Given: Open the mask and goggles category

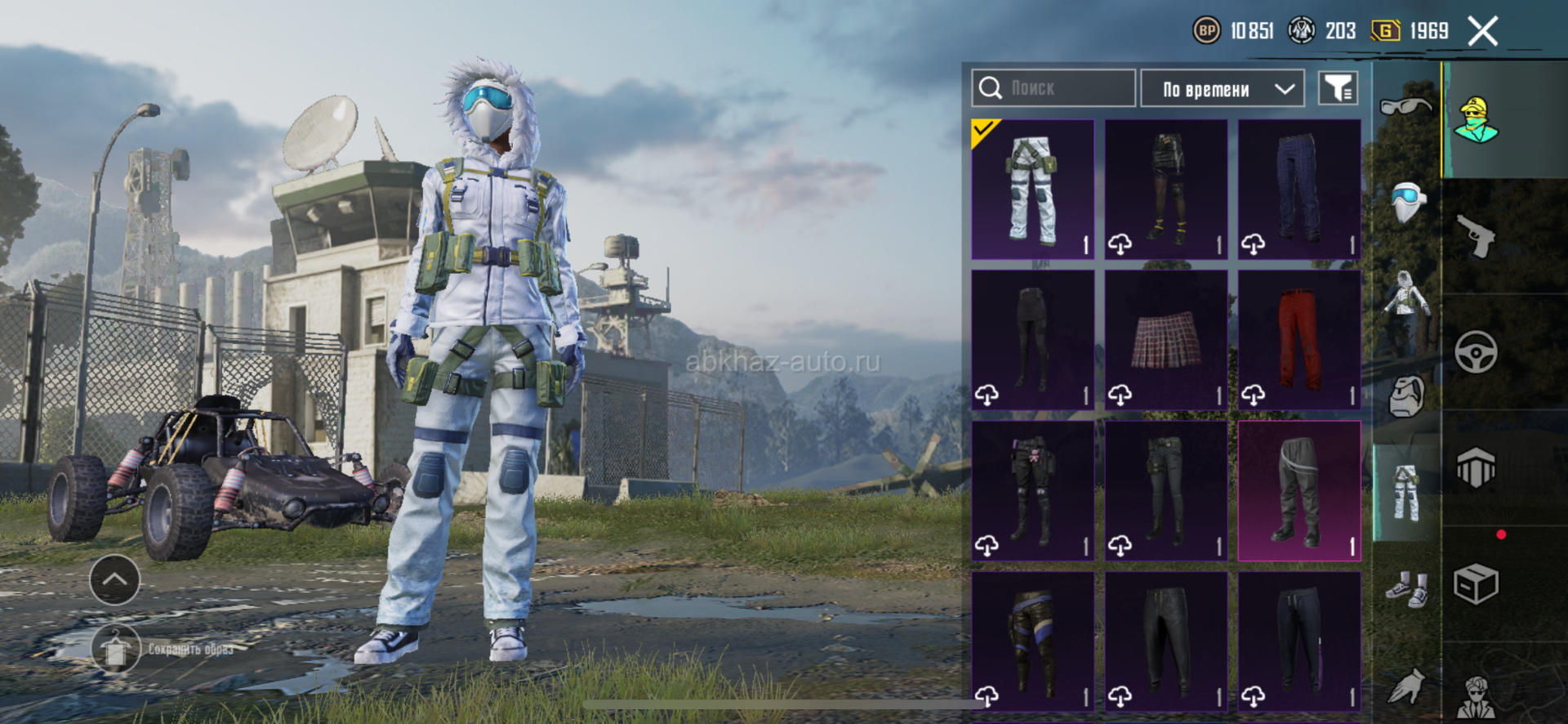Looking at the screenshot, I should [1407, 201].
